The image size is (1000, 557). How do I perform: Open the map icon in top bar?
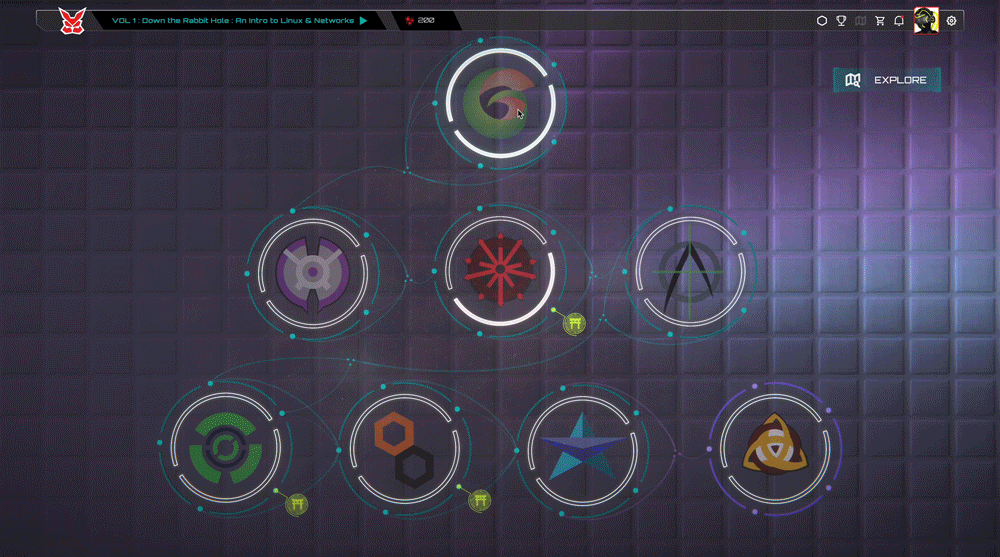[861, 20]
